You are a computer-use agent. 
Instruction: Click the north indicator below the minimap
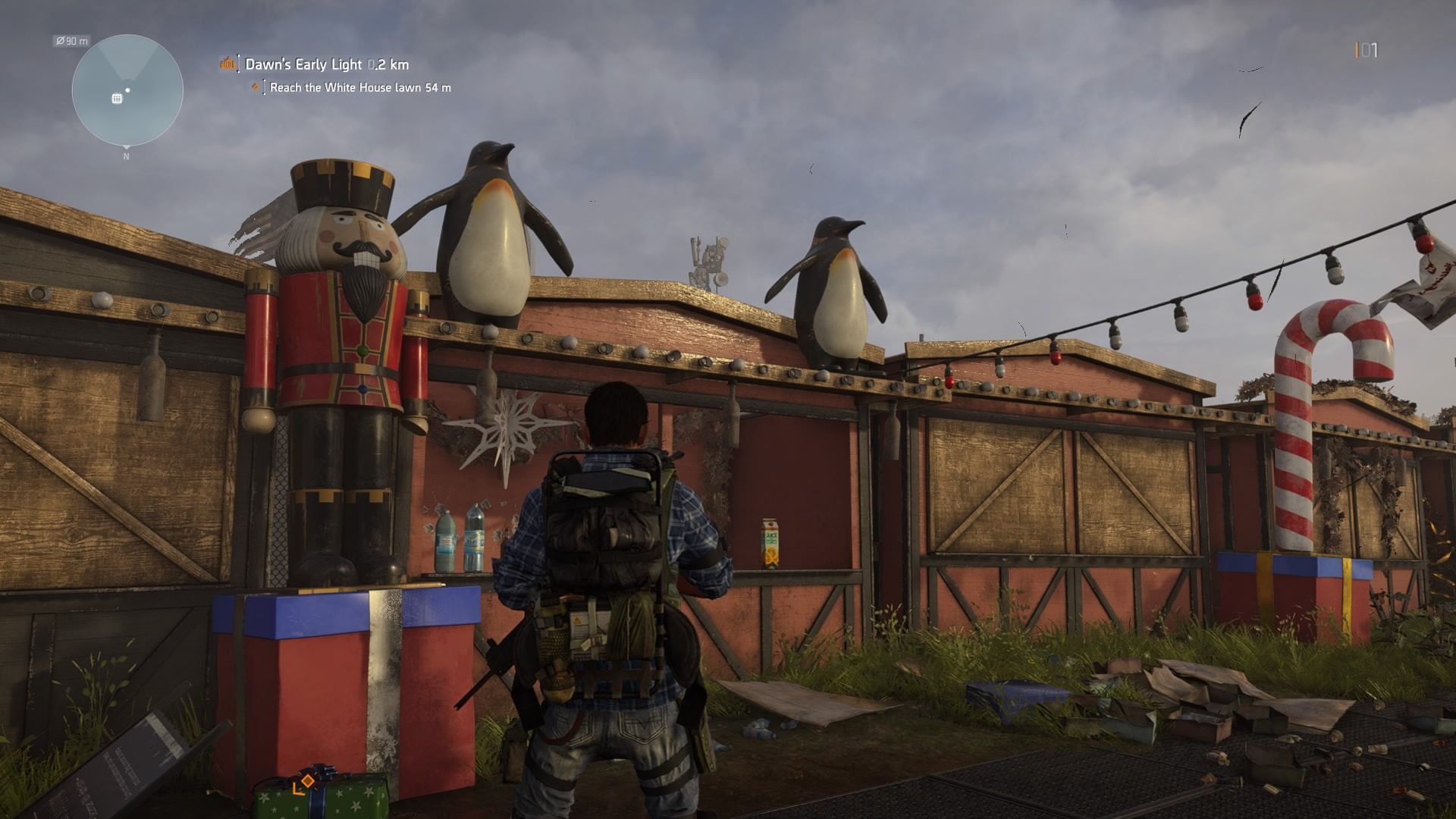coord(125,156)
